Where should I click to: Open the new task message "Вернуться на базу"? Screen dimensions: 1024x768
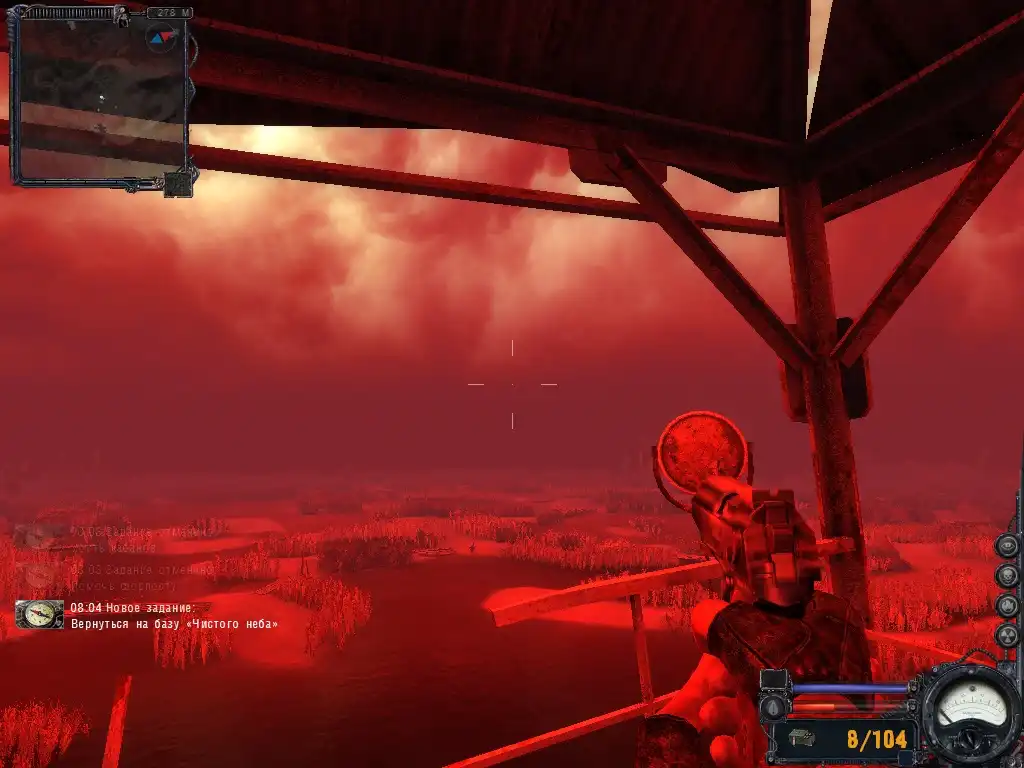point(174,623)
